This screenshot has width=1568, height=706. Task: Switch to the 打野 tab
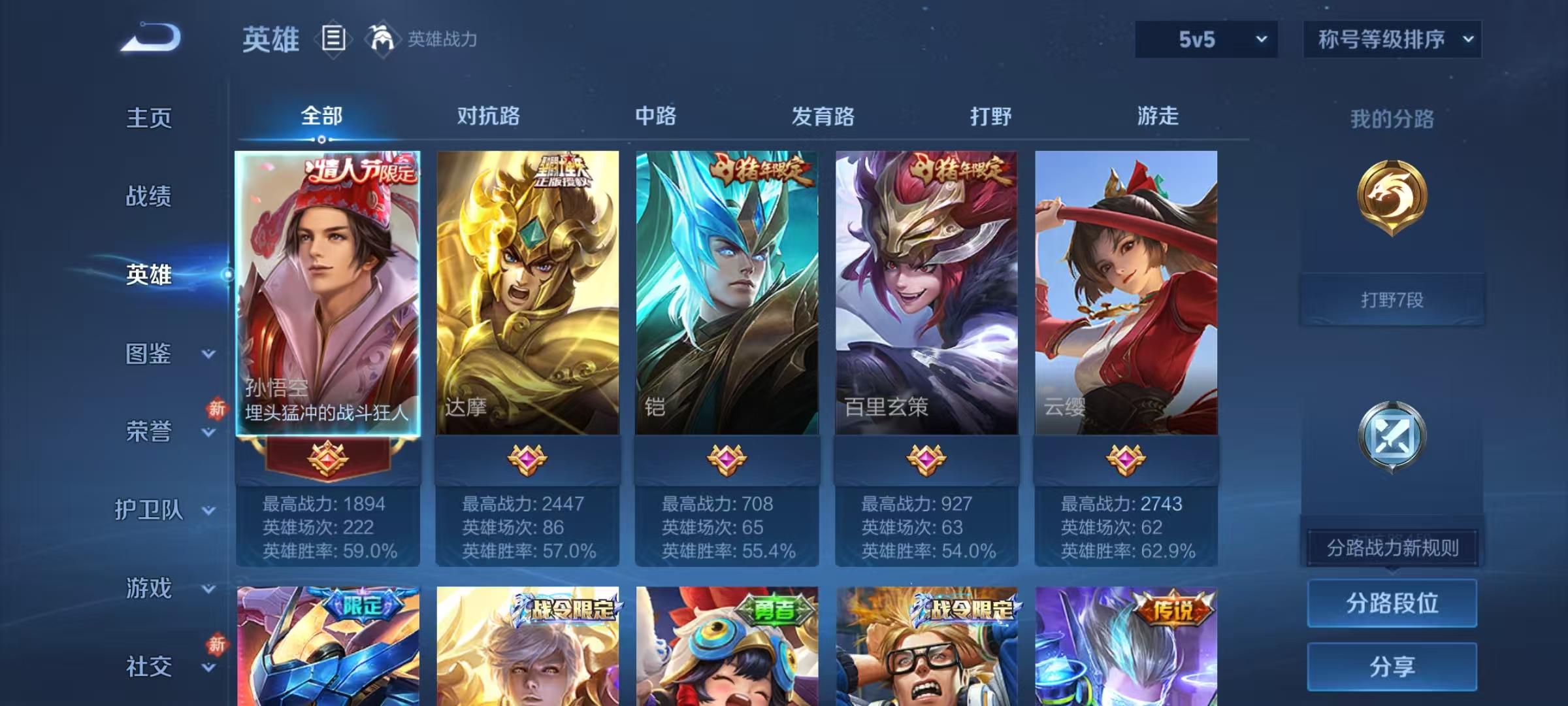tap(990, 116)
